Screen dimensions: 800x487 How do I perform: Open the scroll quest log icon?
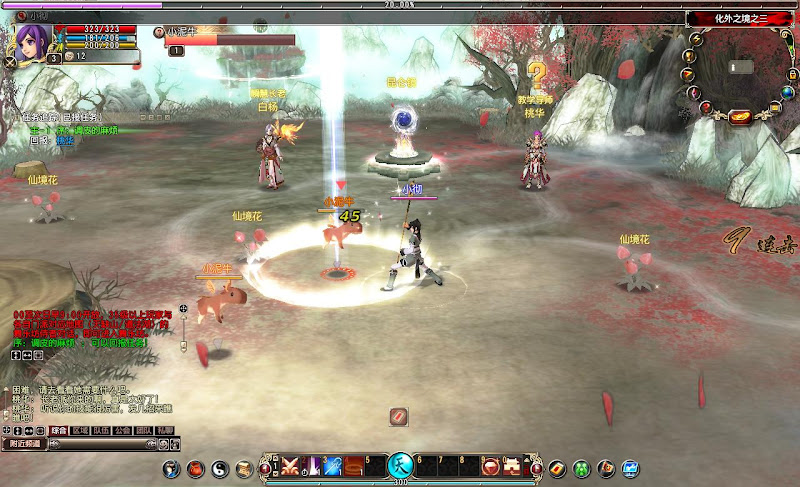pos(244,468)
